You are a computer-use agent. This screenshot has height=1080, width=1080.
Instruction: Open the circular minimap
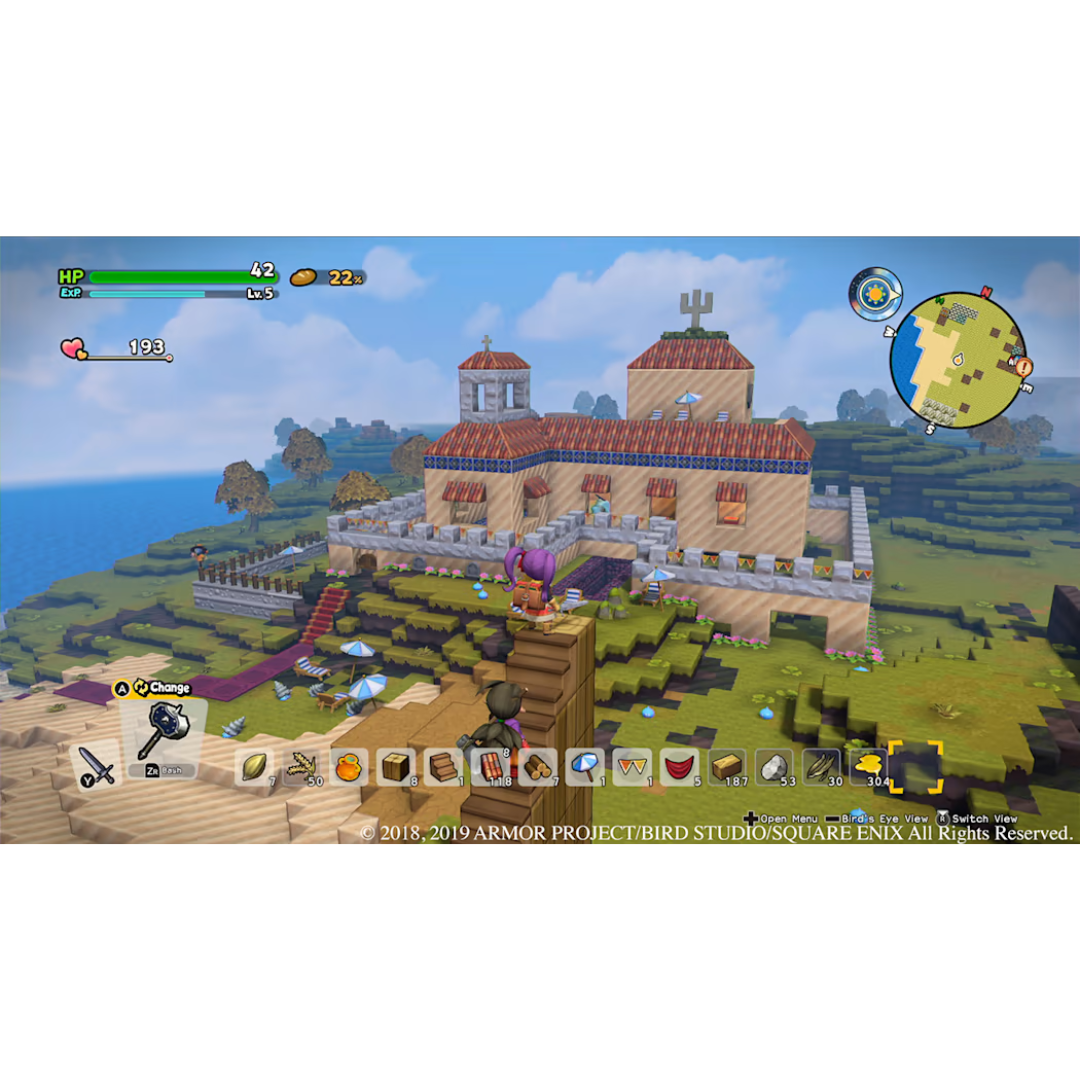click(957, 360)
